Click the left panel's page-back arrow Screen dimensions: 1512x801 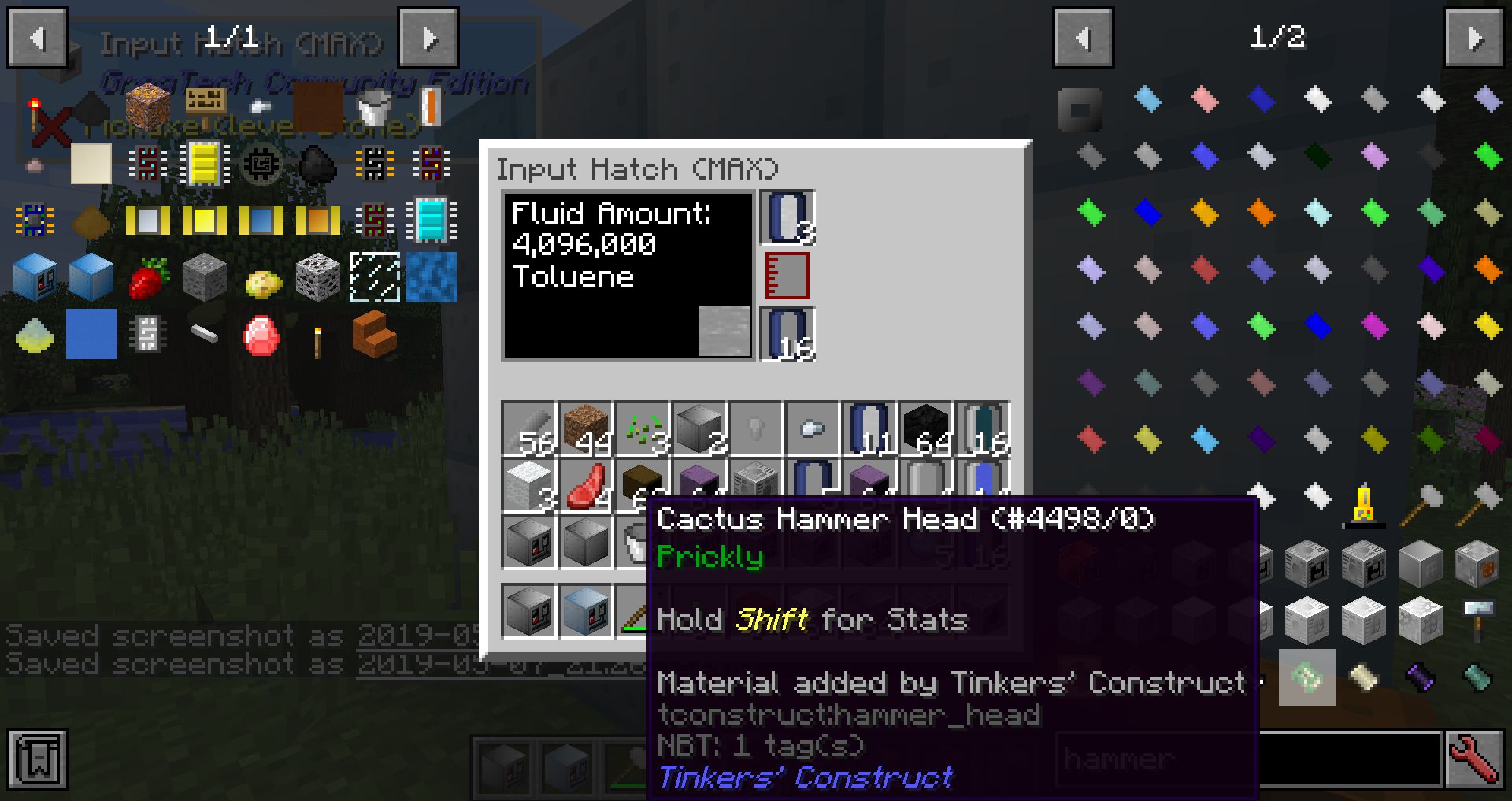36,38
